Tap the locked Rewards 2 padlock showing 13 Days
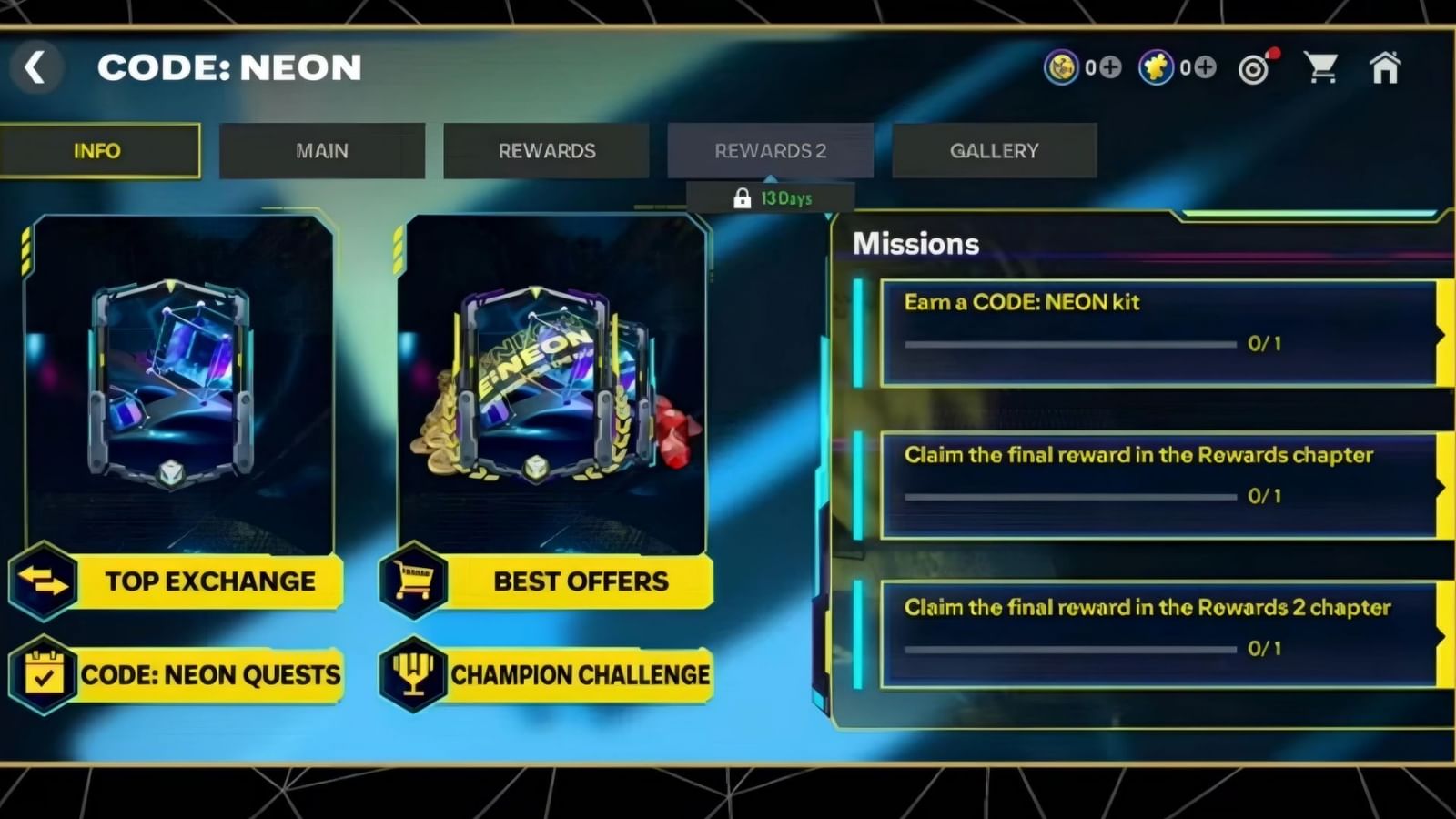 769,196
